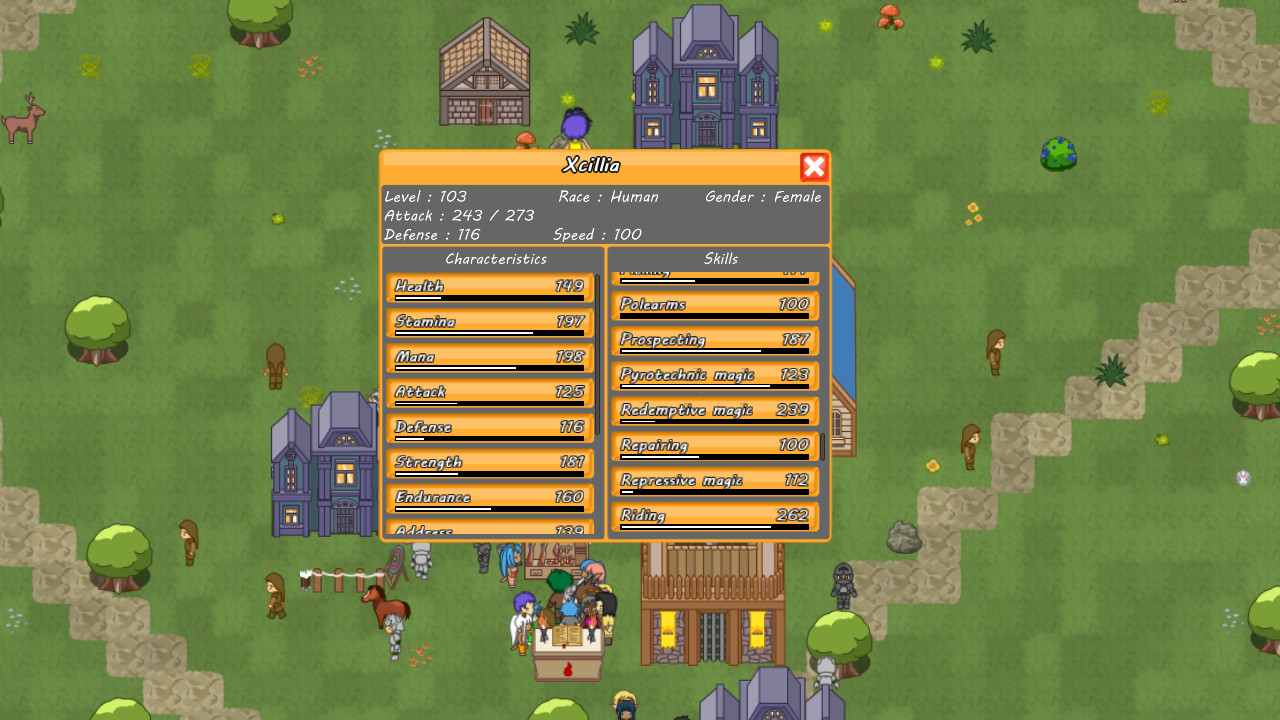Click the Prospecting skill entry
Image resolution: width=1280 pixels, height=720 pixels.
(714, 341)
